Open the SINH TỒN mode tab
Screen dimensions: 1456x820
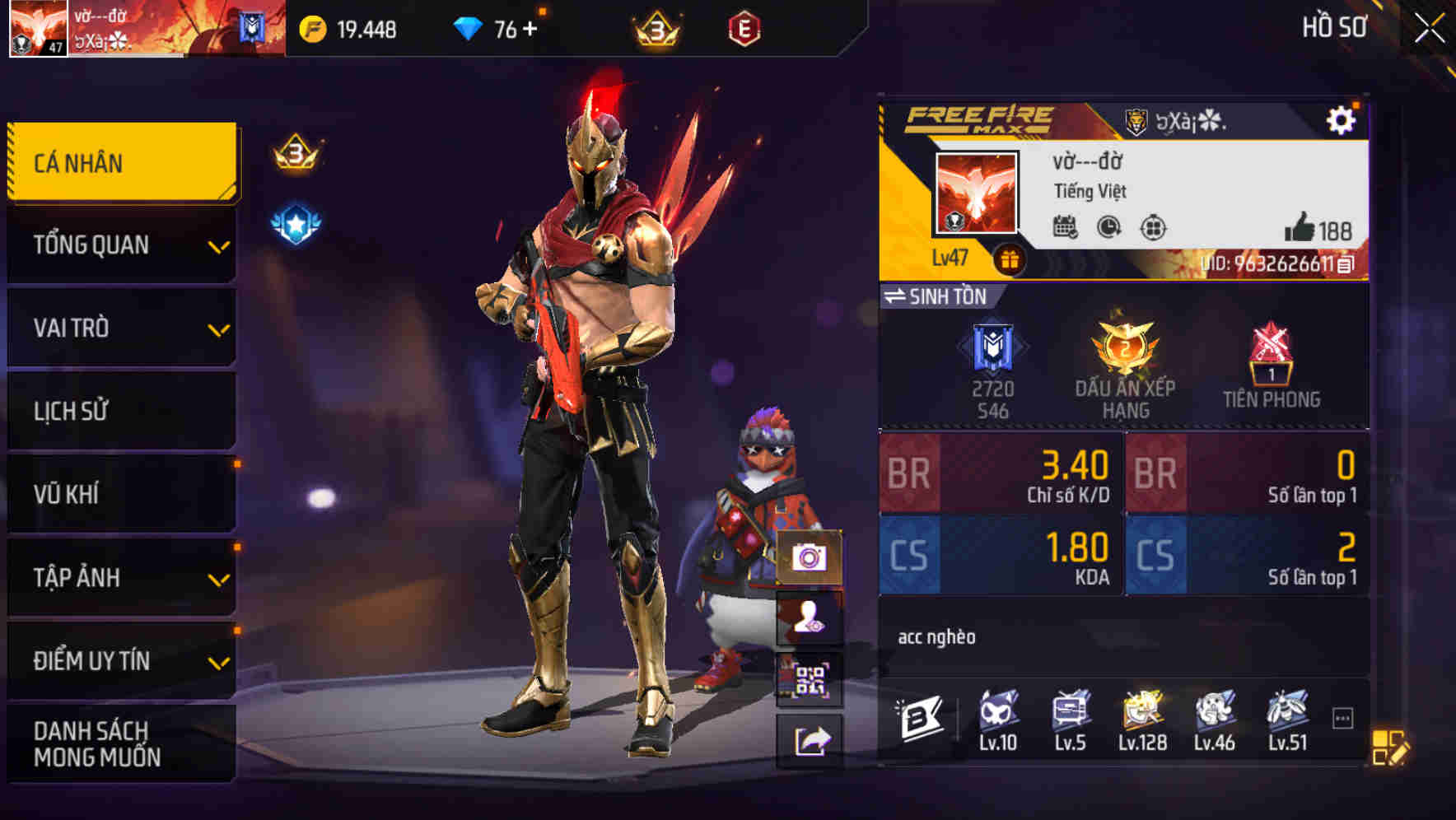[x=942, y=297]
